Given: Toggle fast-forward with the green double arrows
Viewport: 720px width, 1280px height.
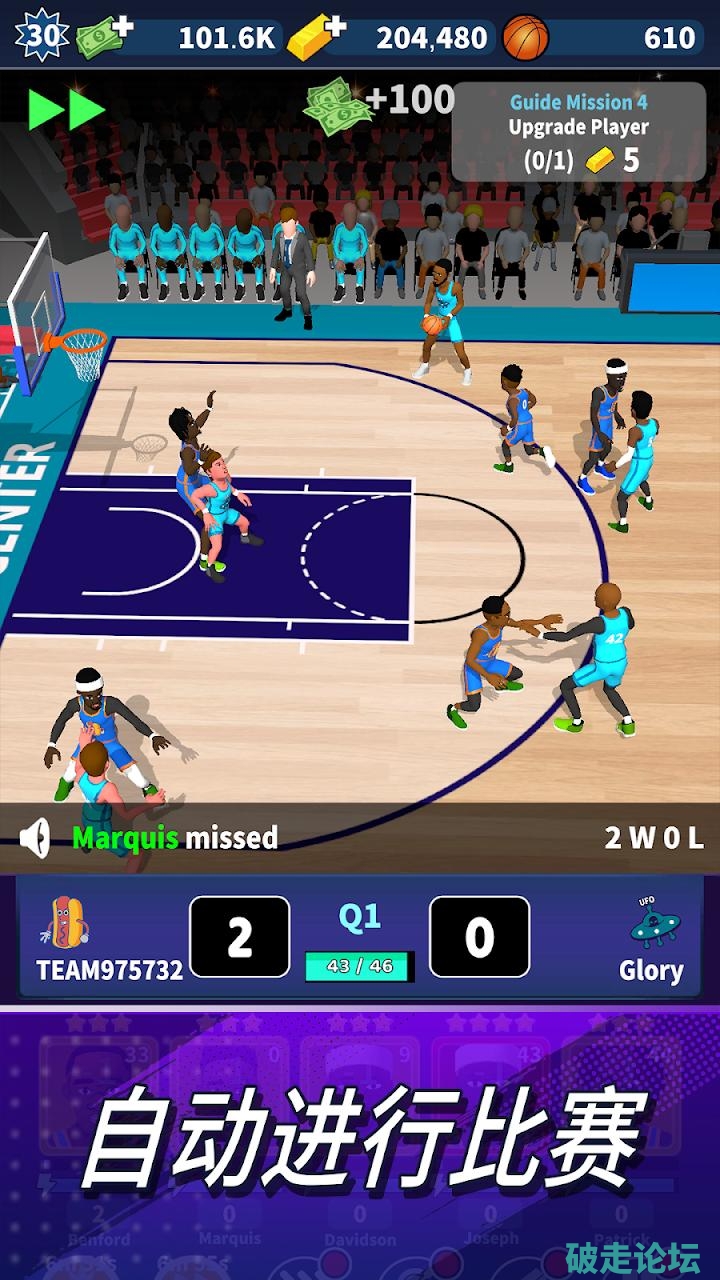Looking at the screenshot, I should pos(67,109).
